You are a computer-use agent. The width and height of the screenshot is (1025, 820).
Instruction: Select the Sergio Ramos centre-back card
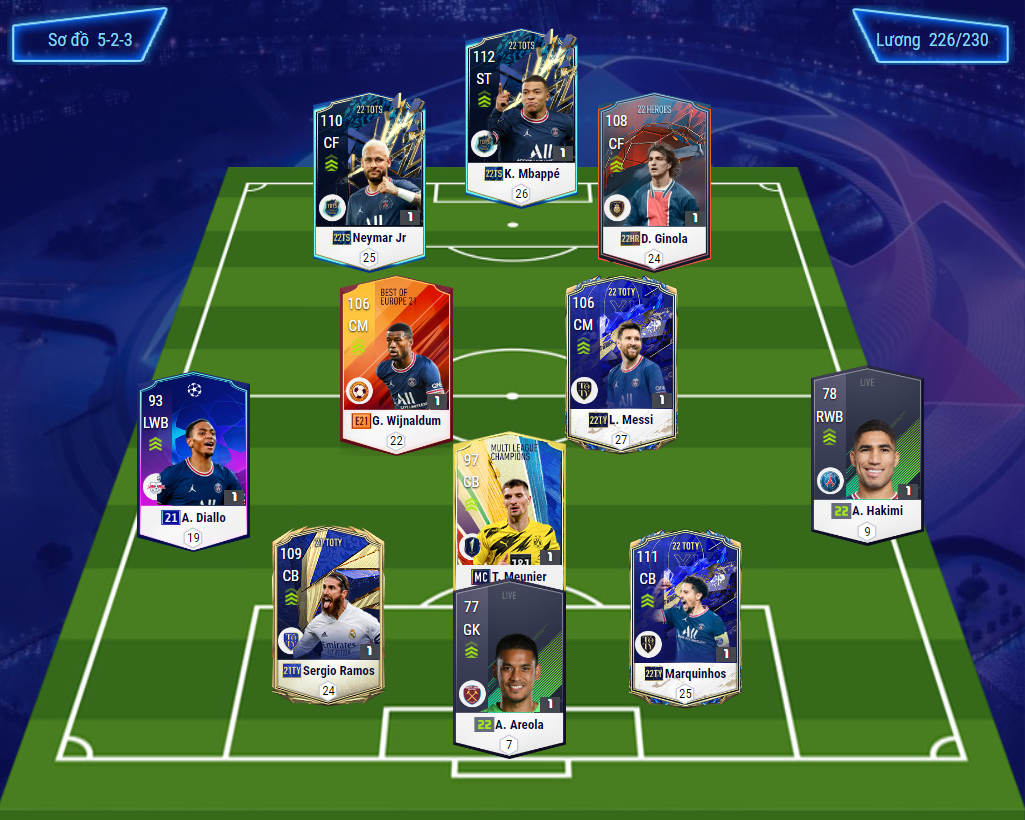[328, 610]
